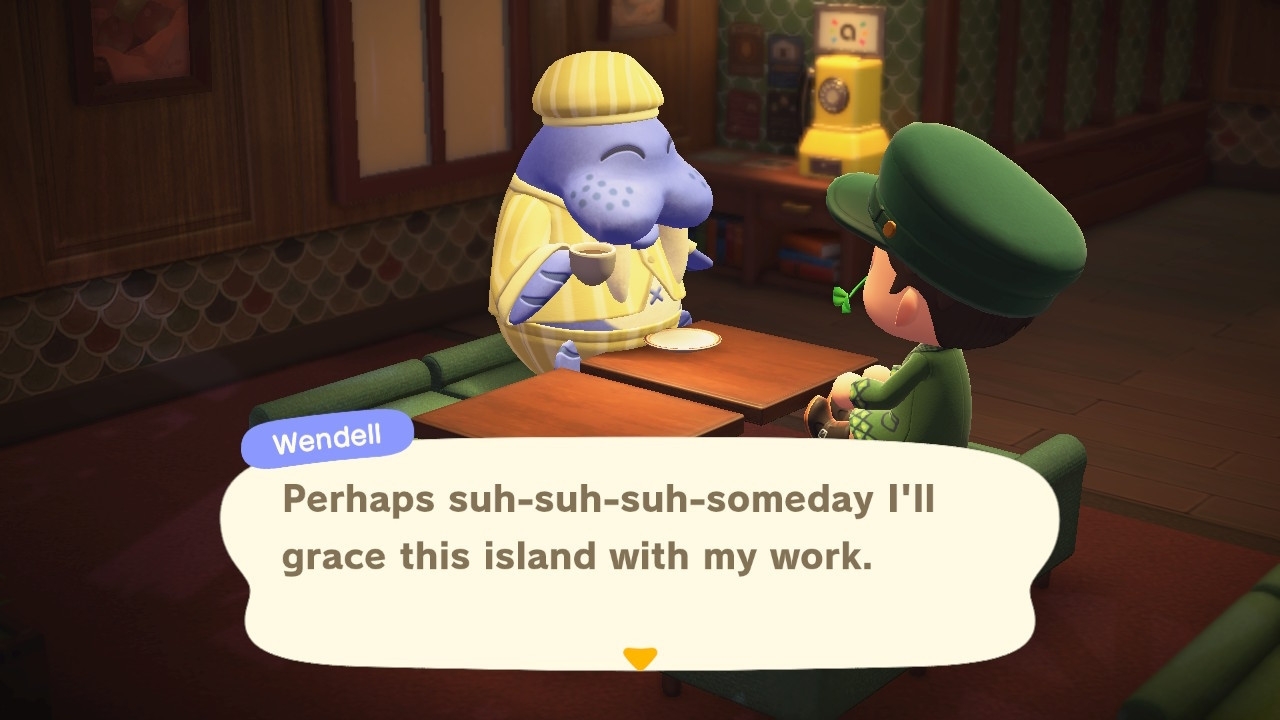Advance dialogue with the yellow continue arrow

639,658
